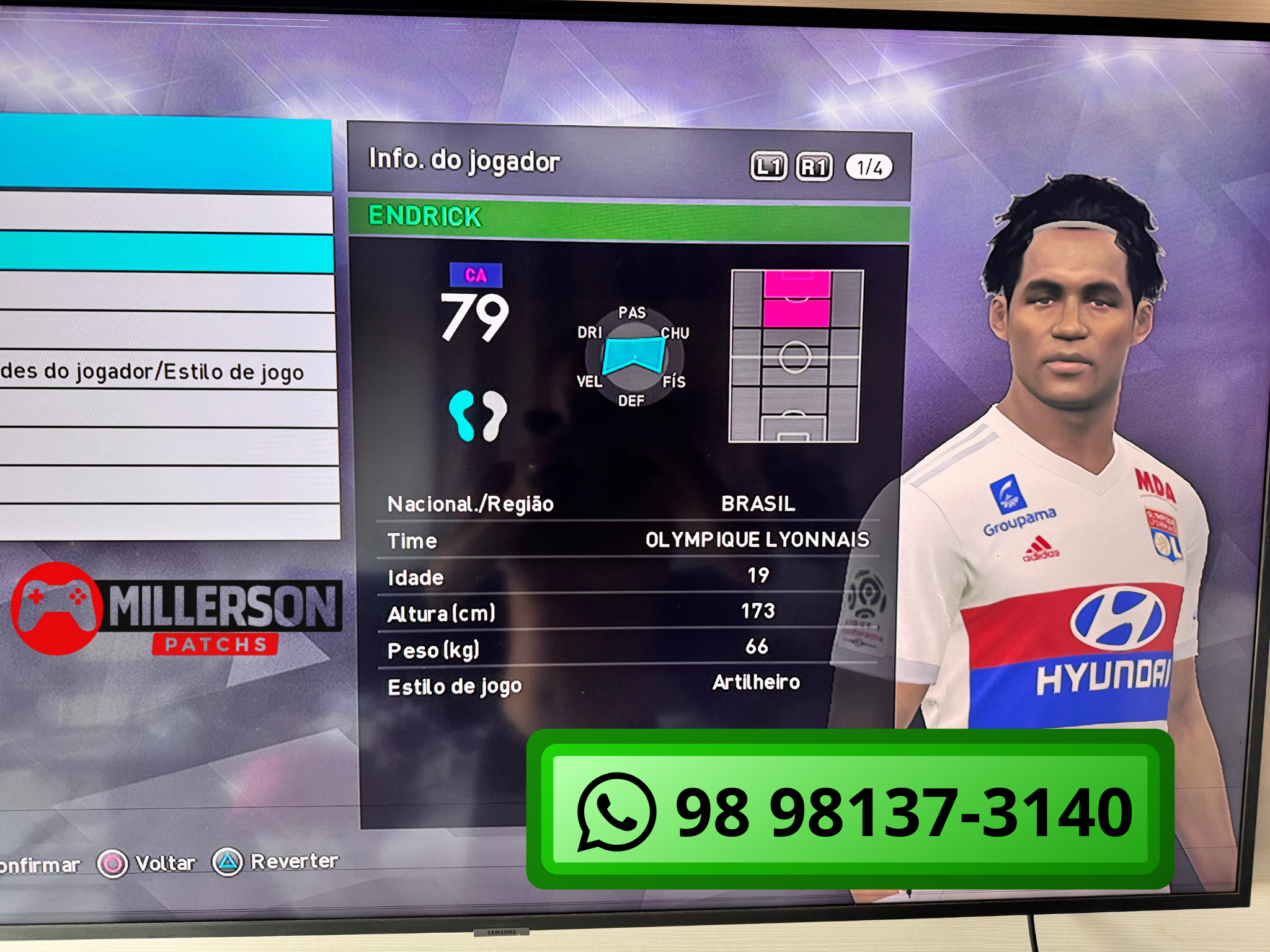This screenshot has height=952, width=1270.
Task: Click the WhatsApp phone number banner
Action: [850, 809]
